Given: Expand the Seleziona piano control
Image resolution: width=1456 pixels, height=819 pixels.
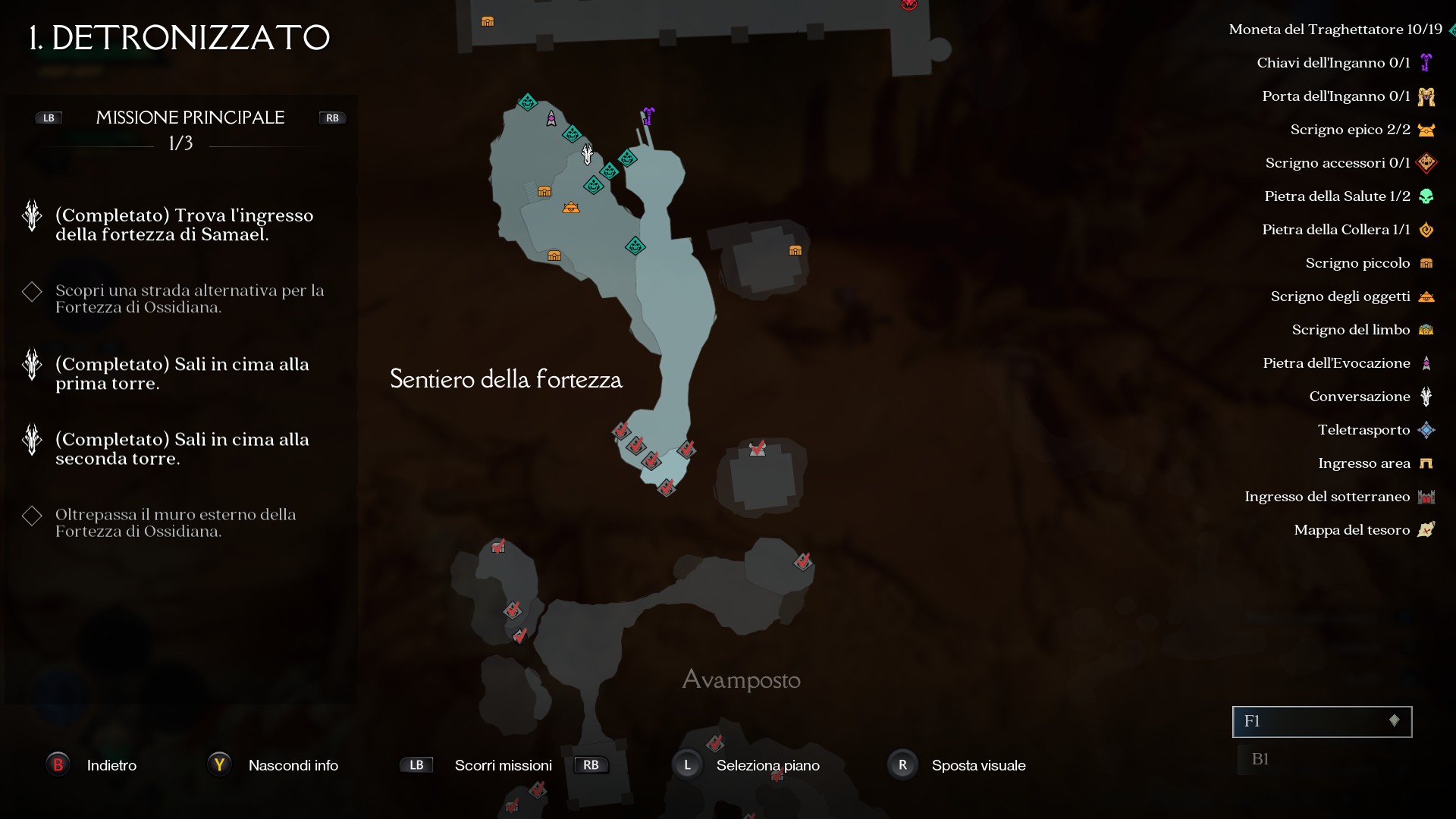Looking at the screenshot, I should [x=687, y=765].
